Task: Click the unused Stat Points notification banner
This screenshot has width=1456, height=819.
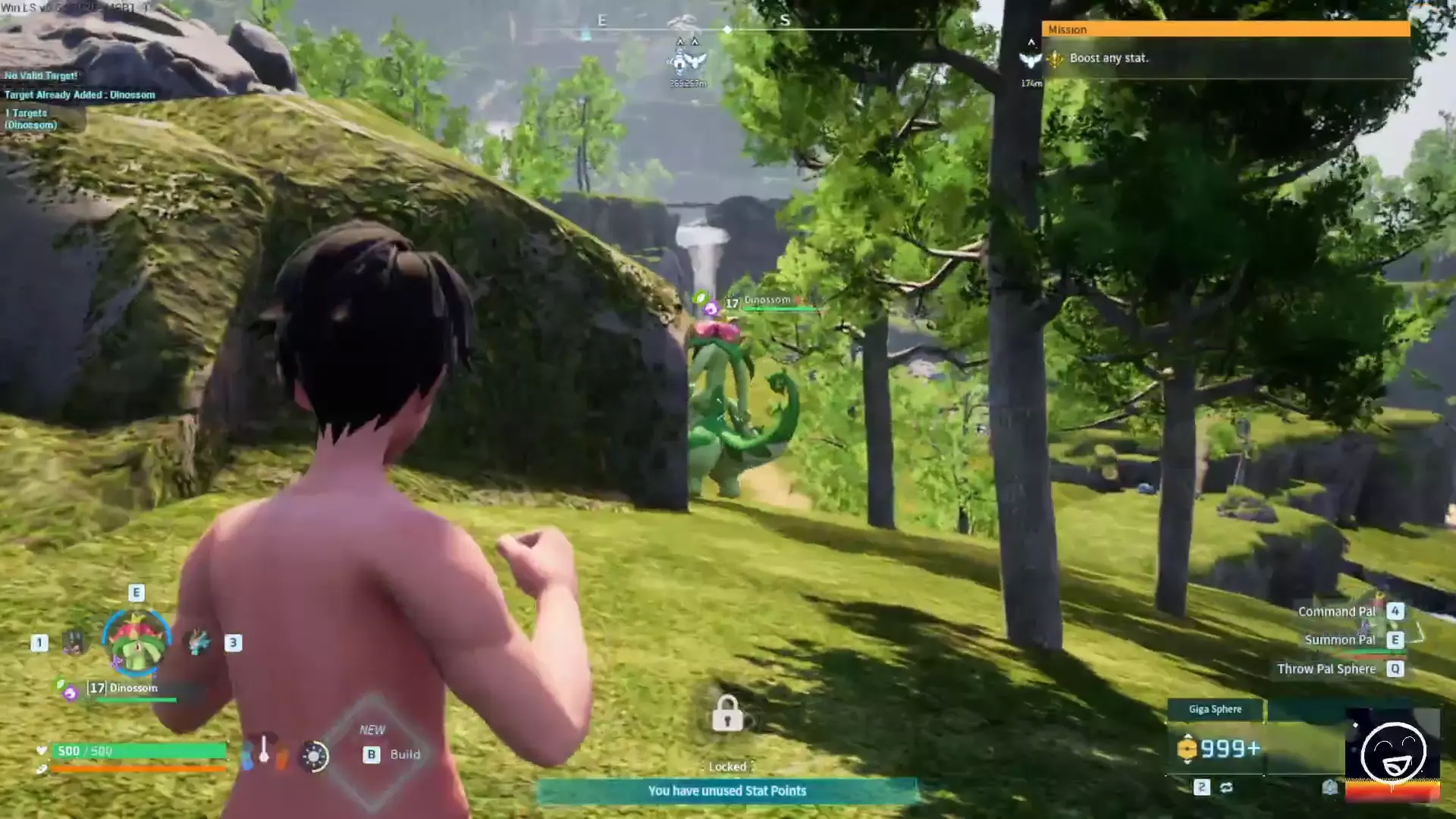Action: (x=726, y=791)
